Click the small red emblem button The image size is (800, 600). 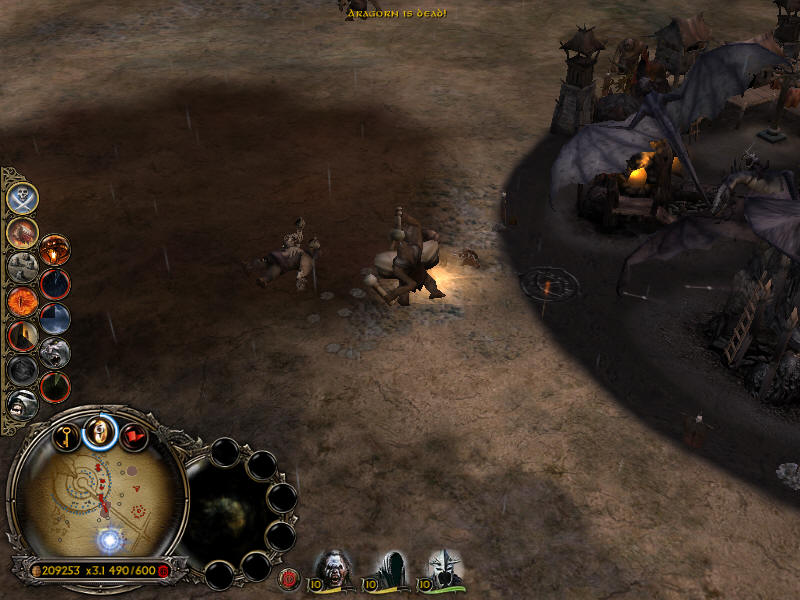[x=290, y=577]
